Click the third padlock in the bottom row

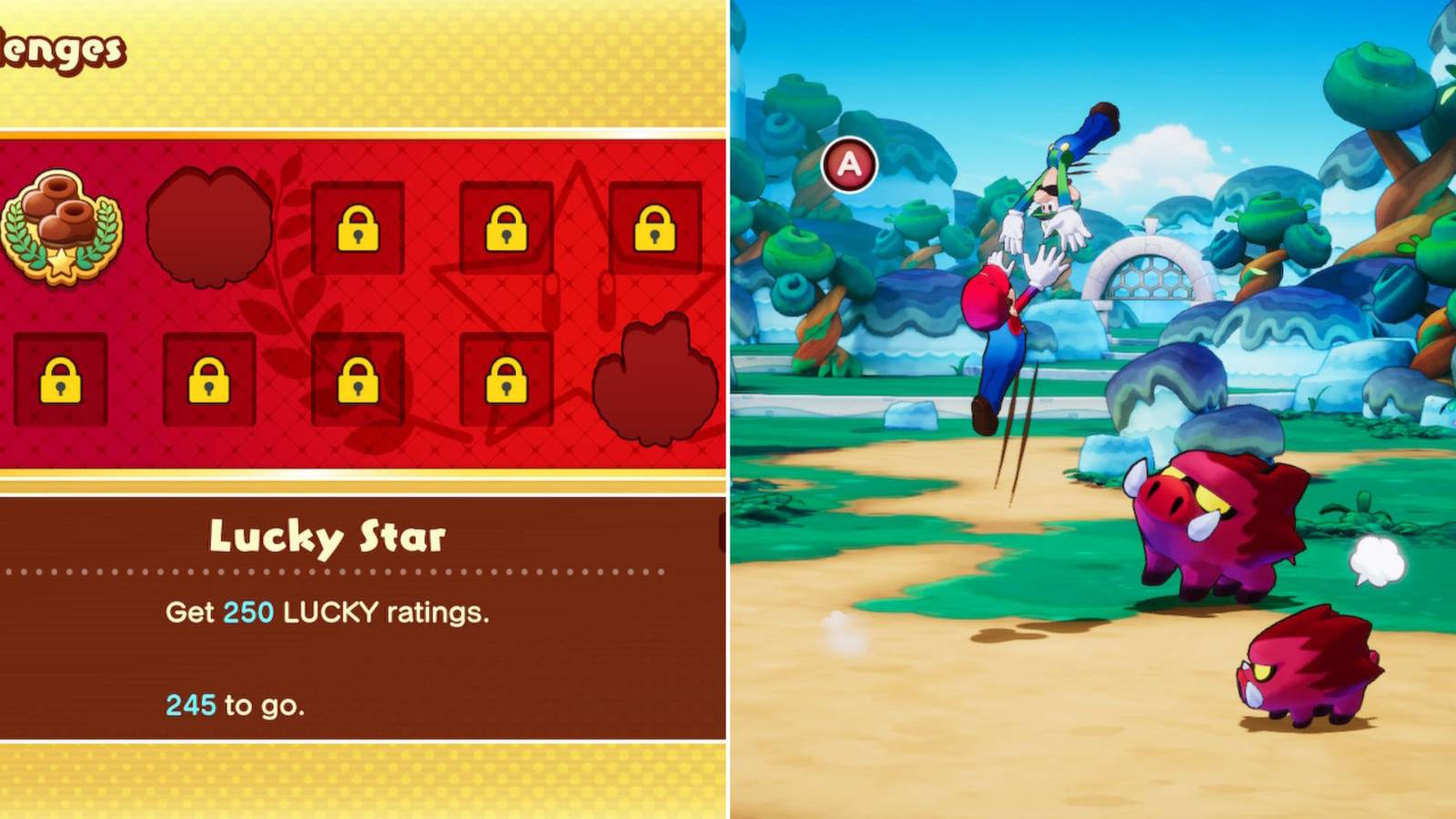click(359, 382)
